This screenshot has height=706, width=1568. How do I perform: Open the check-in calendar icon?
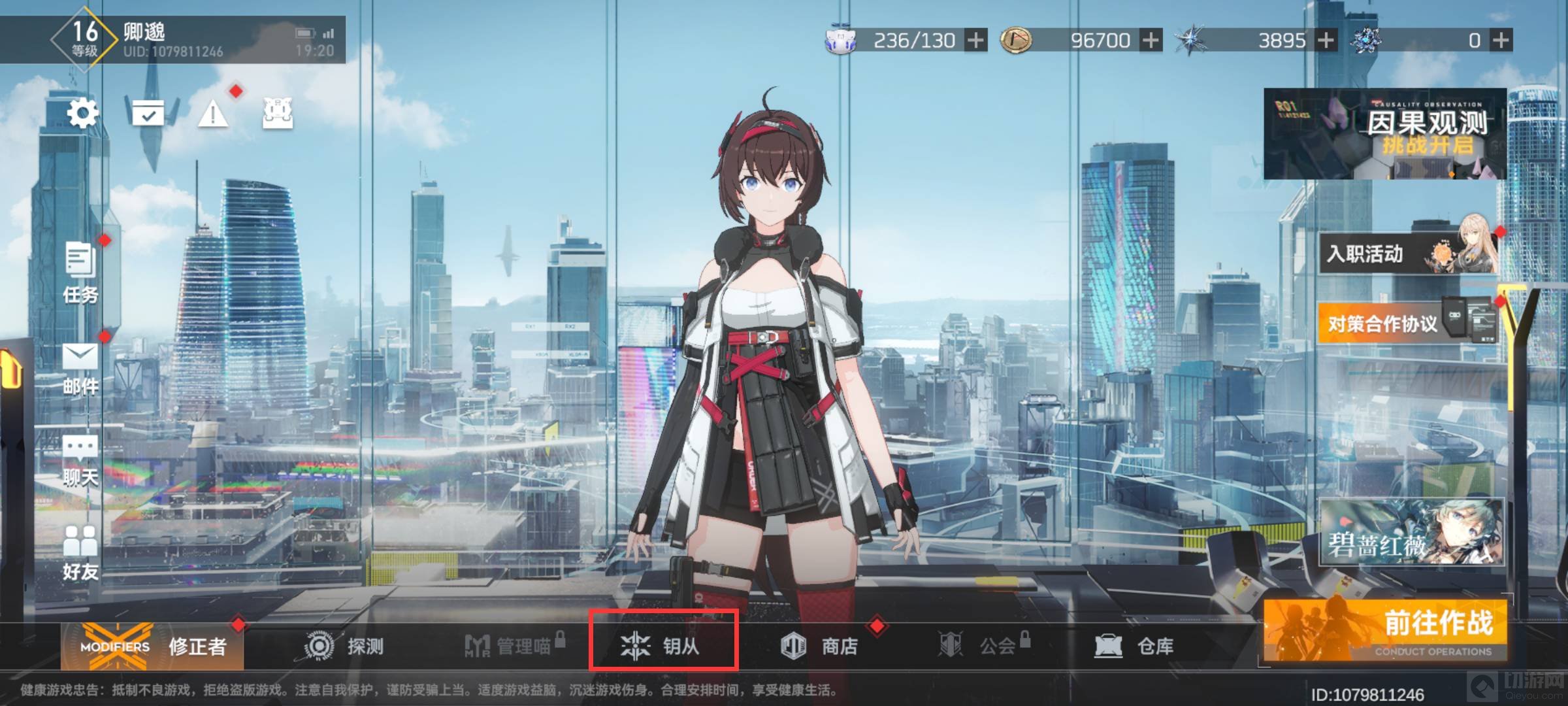pos(149,114)
